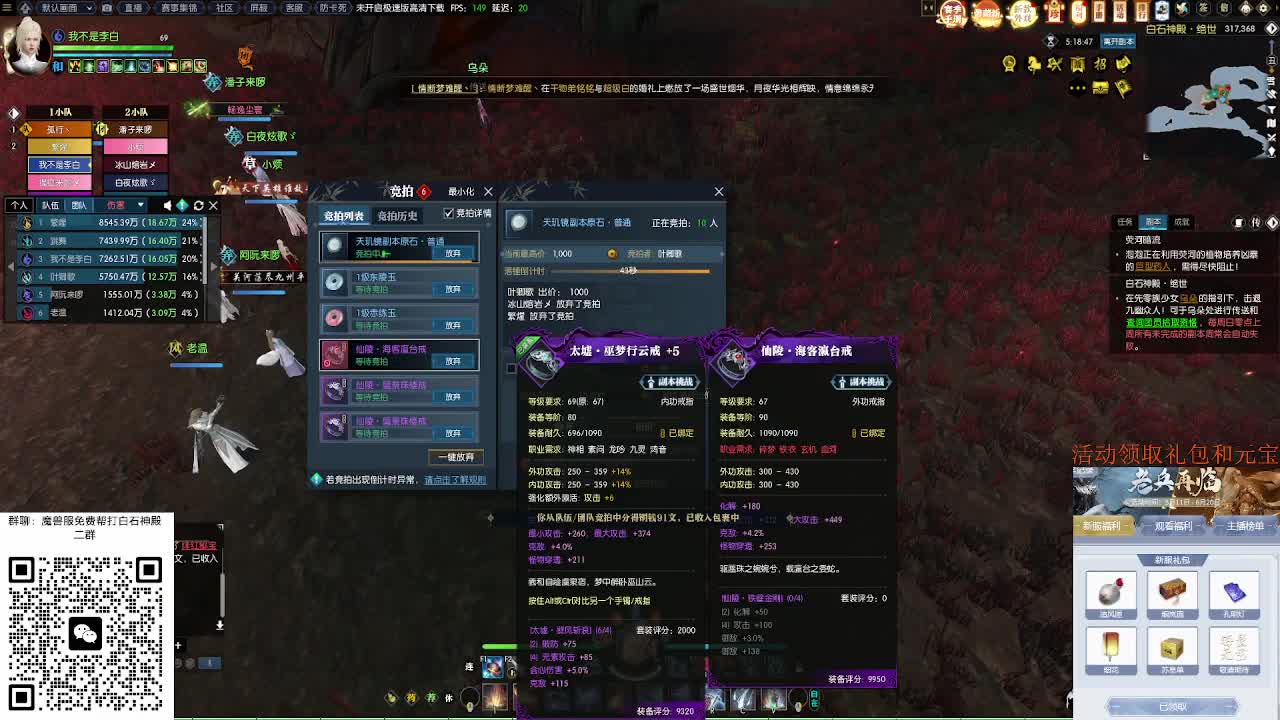Screen dimensions: 1280x720
Task: Open the 默认画面 dropdown on the top bar
Action: tap(65, 8)
